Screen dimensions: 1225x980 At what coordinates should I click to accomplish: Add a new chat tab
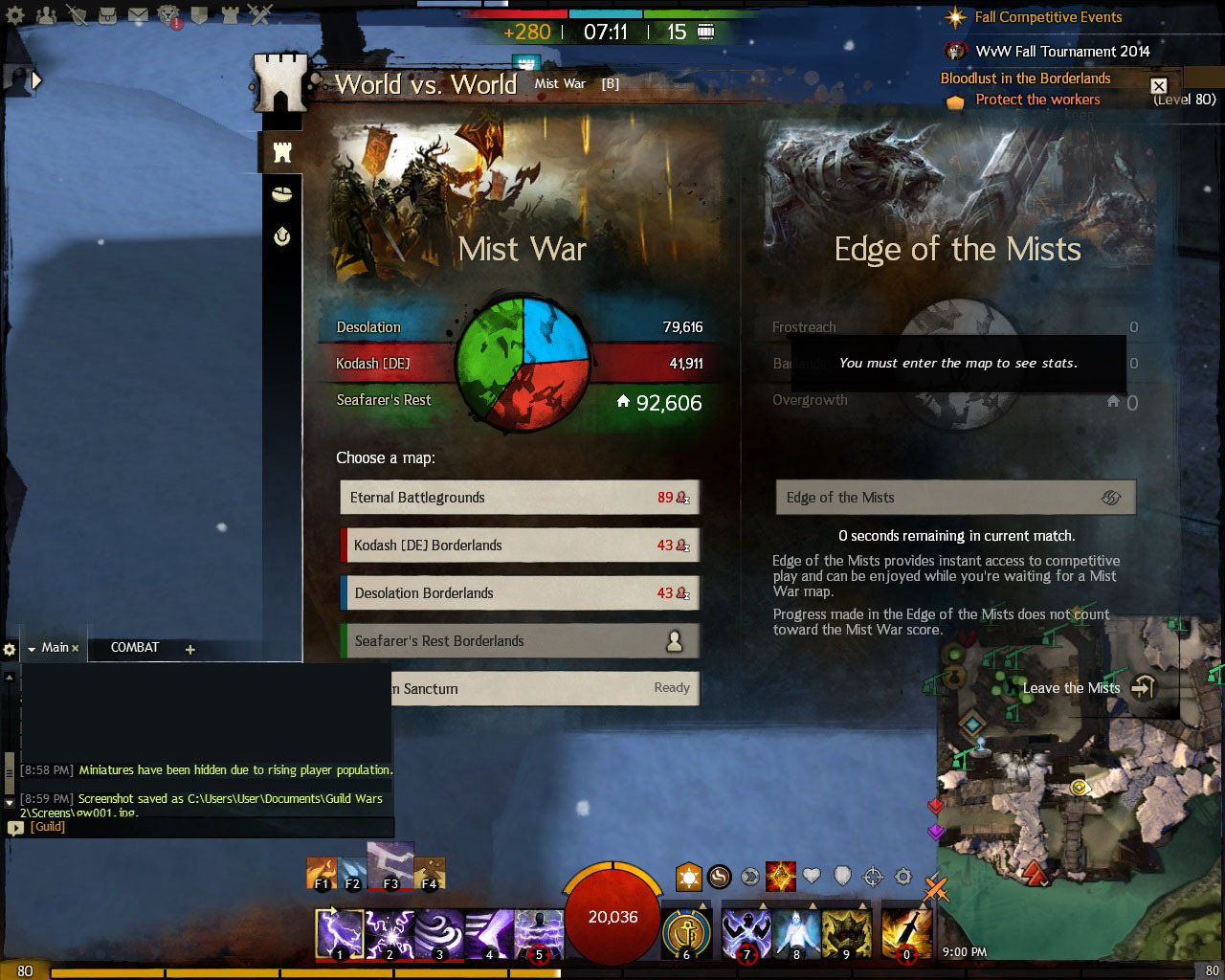pos(189,650)
